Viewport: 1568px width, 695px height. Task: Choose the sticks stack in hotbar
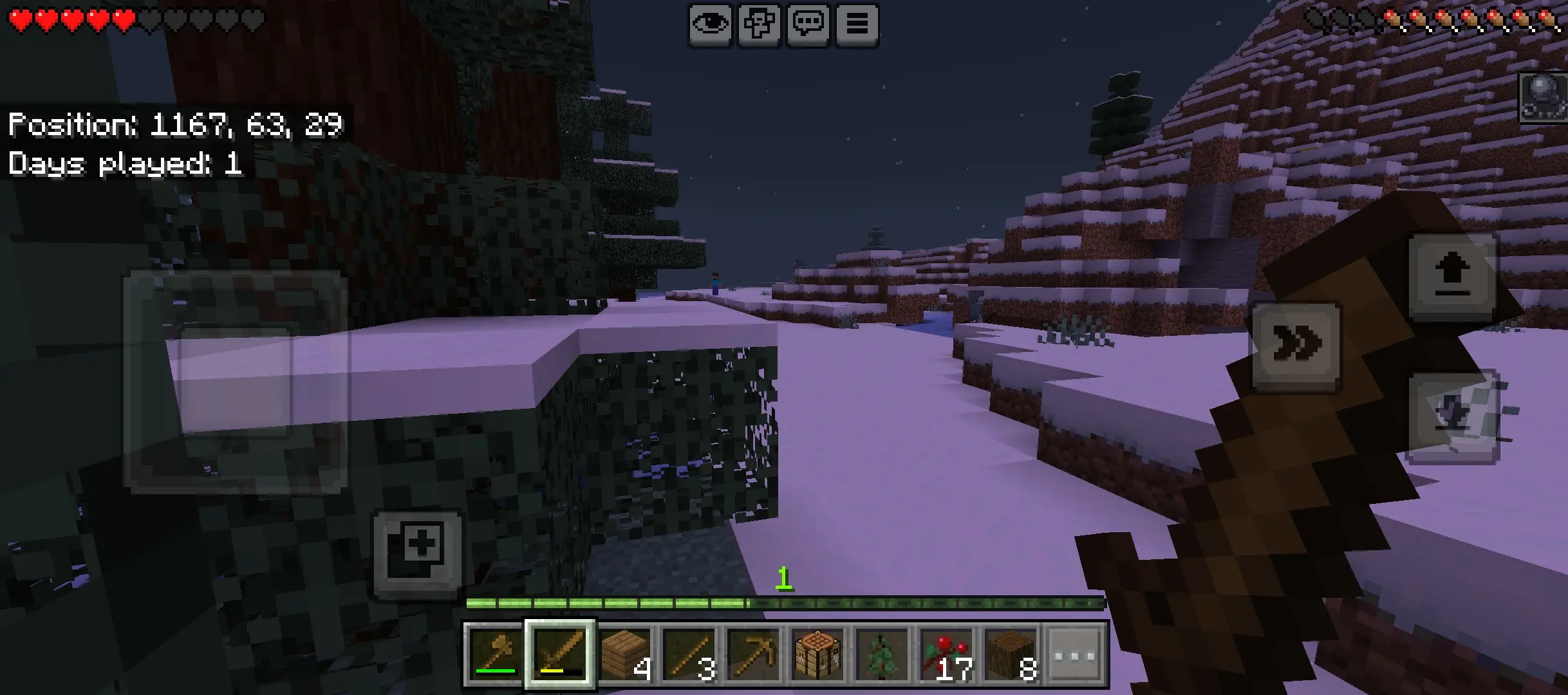coord(690,654)
